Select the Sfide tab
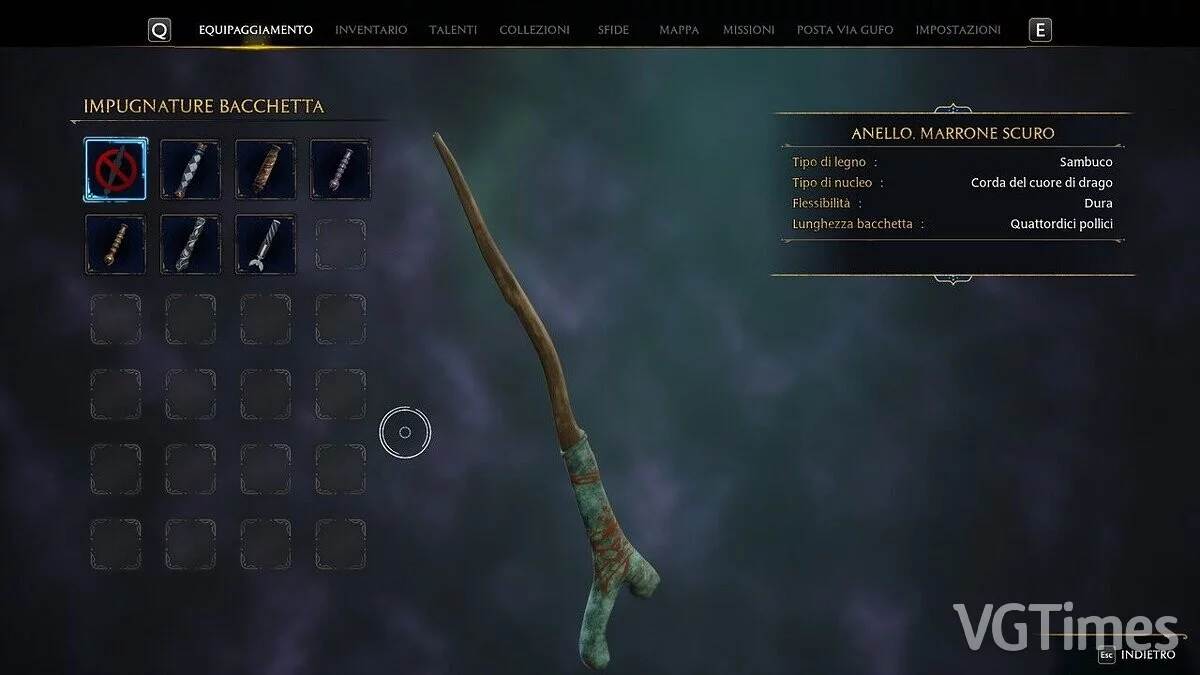Viewport: 1200px width, 675px height. (x=613, y=30)
